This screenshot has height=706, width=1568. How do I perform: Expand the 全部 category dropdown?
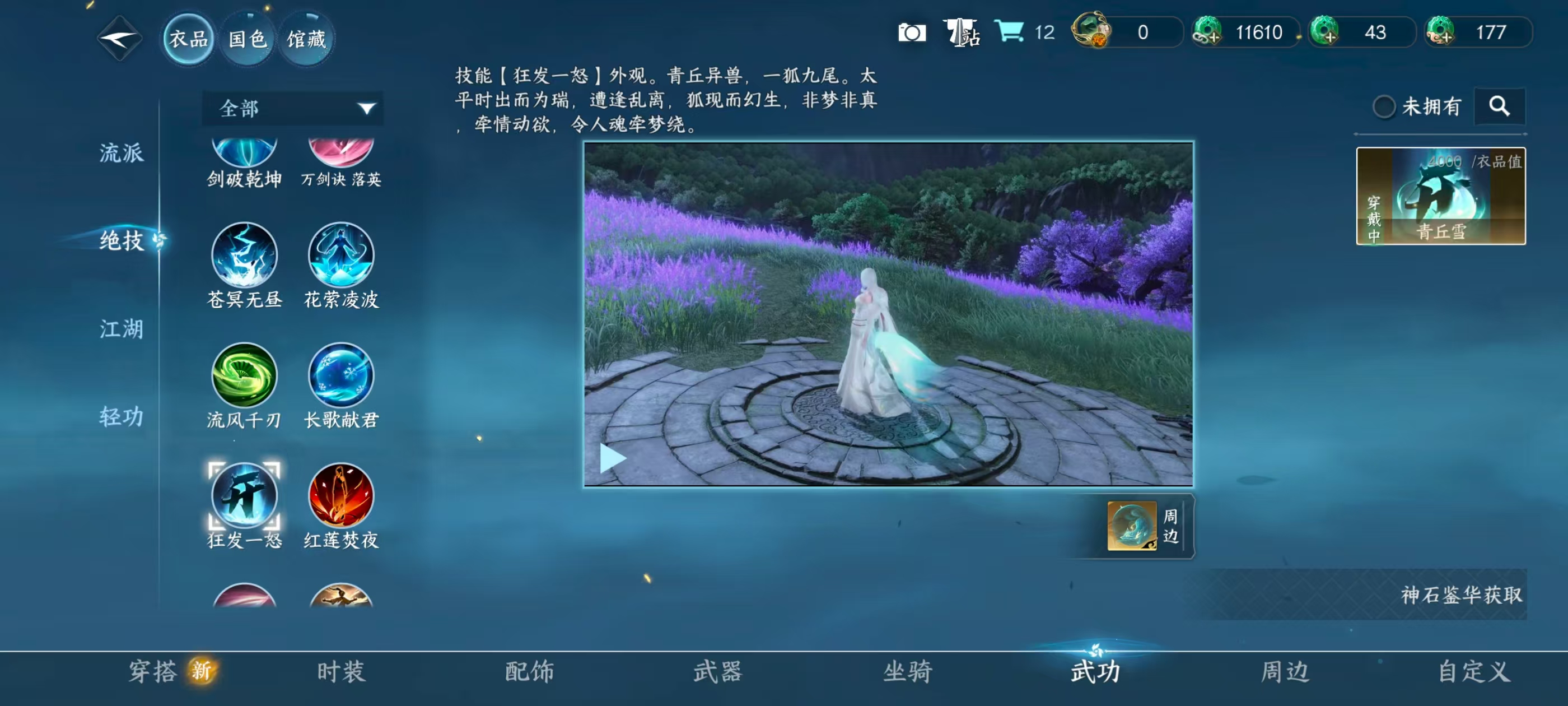pos(292,109)
